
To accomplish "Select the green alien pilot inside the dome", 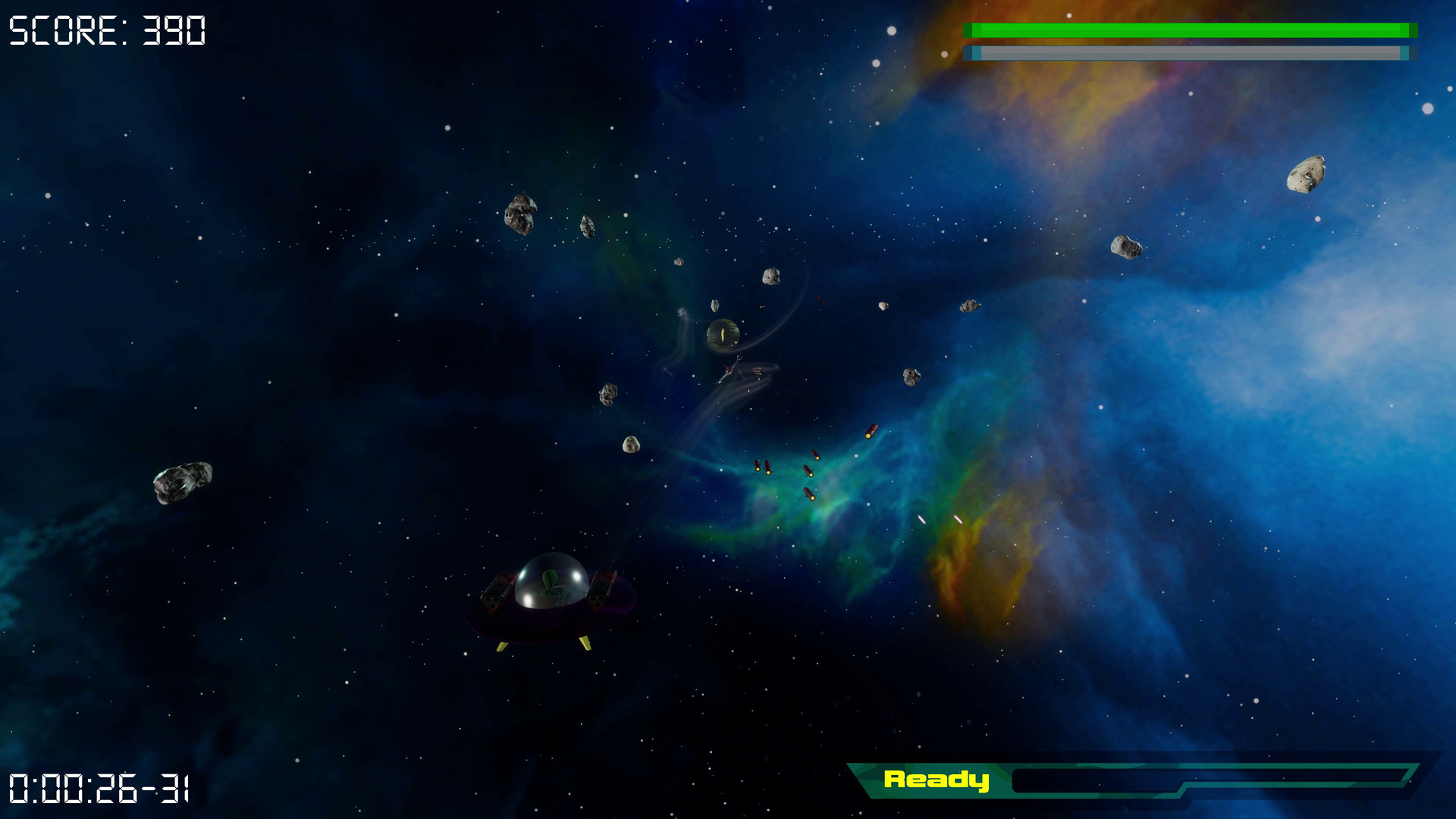I will click(x=550, y=584).
